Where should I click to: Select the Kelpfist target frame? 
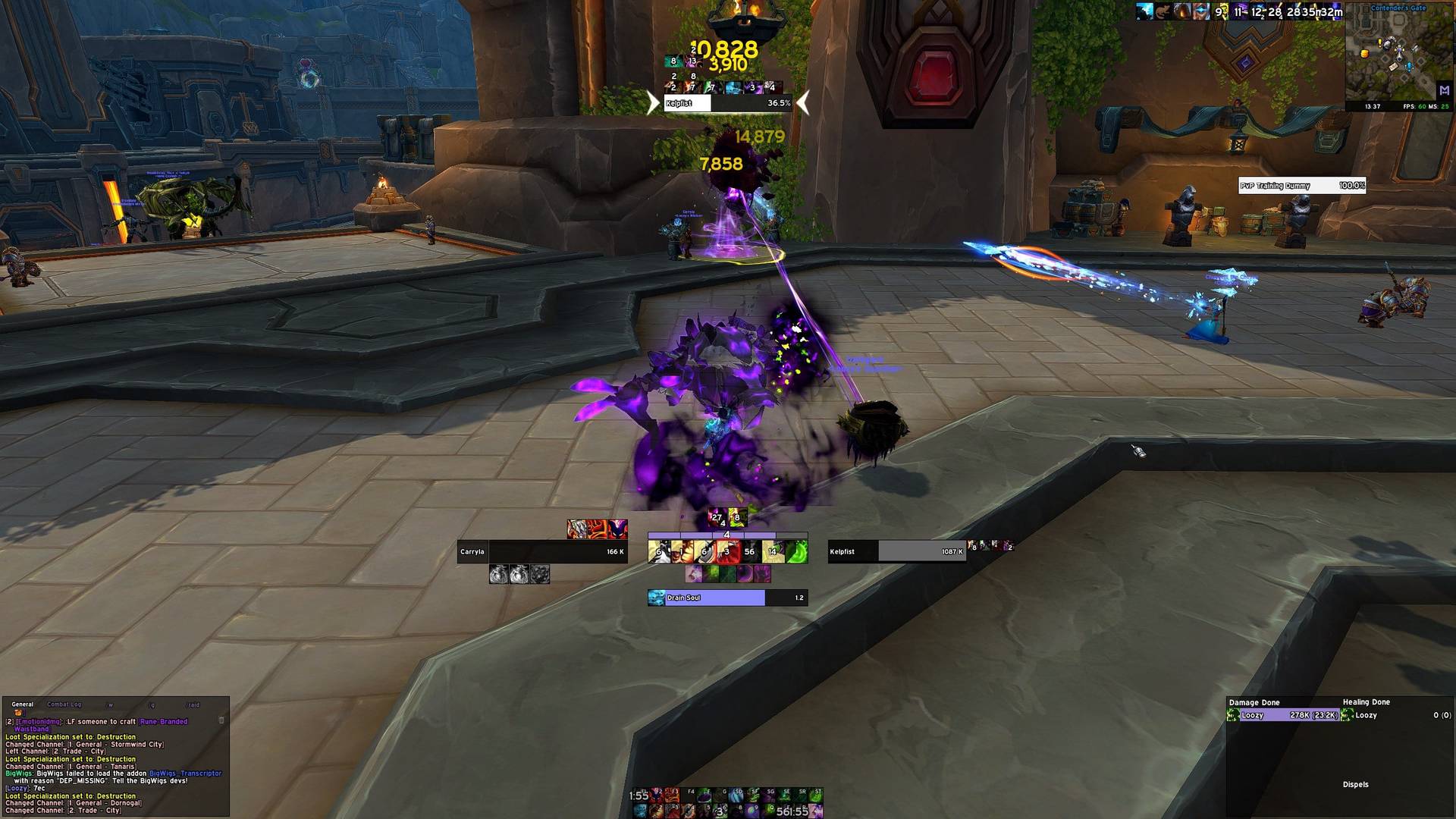896,551
